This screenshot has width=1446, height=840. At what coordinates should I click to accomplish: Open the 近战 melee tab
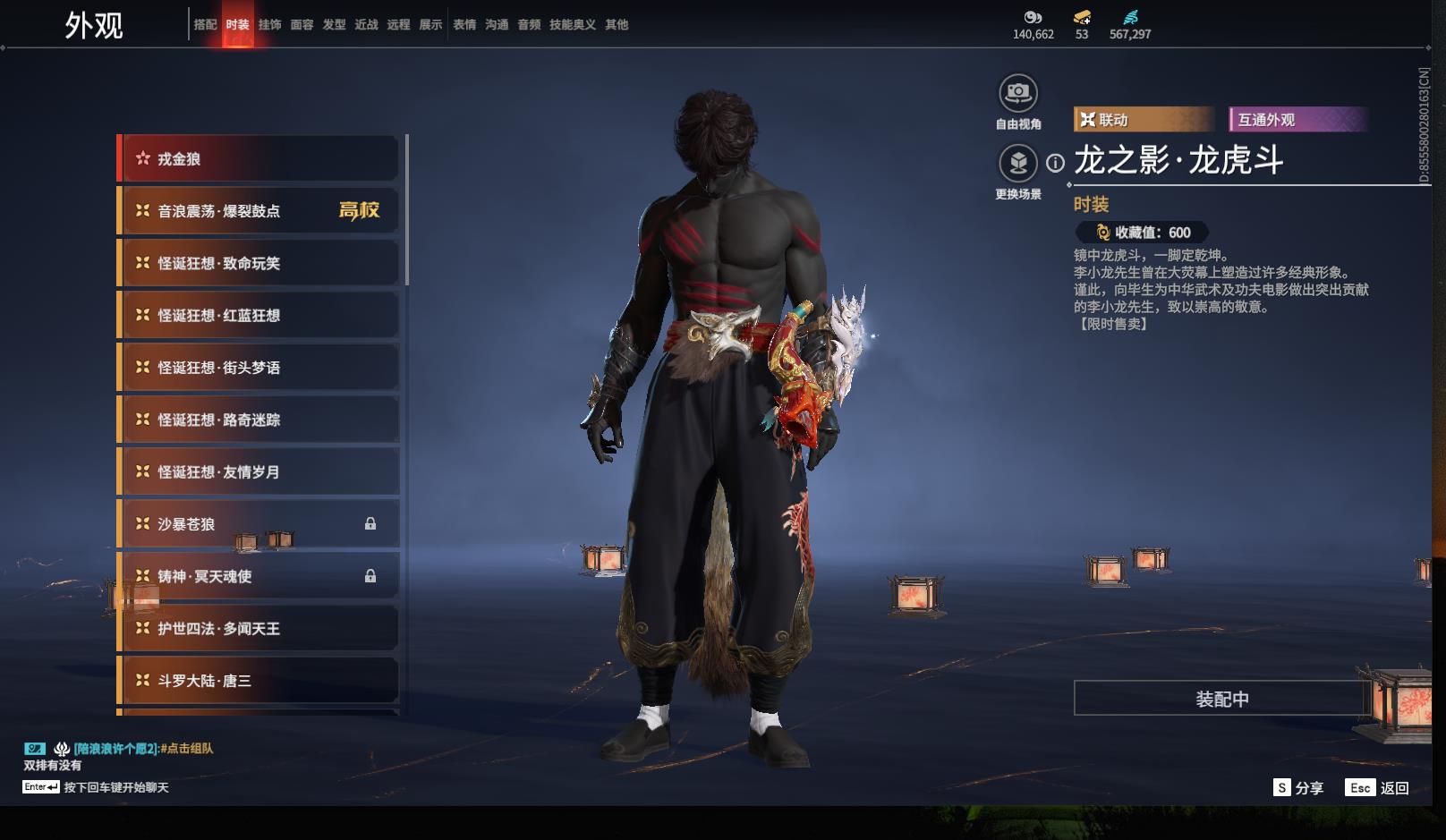click(366, 25)
